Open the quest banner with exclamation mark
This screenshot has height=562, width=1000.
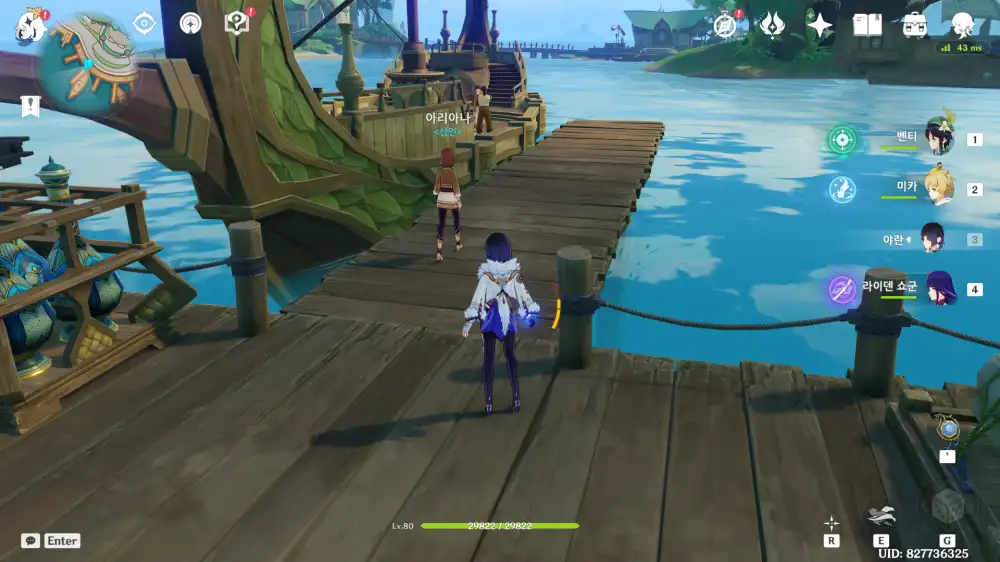point(30,105)
